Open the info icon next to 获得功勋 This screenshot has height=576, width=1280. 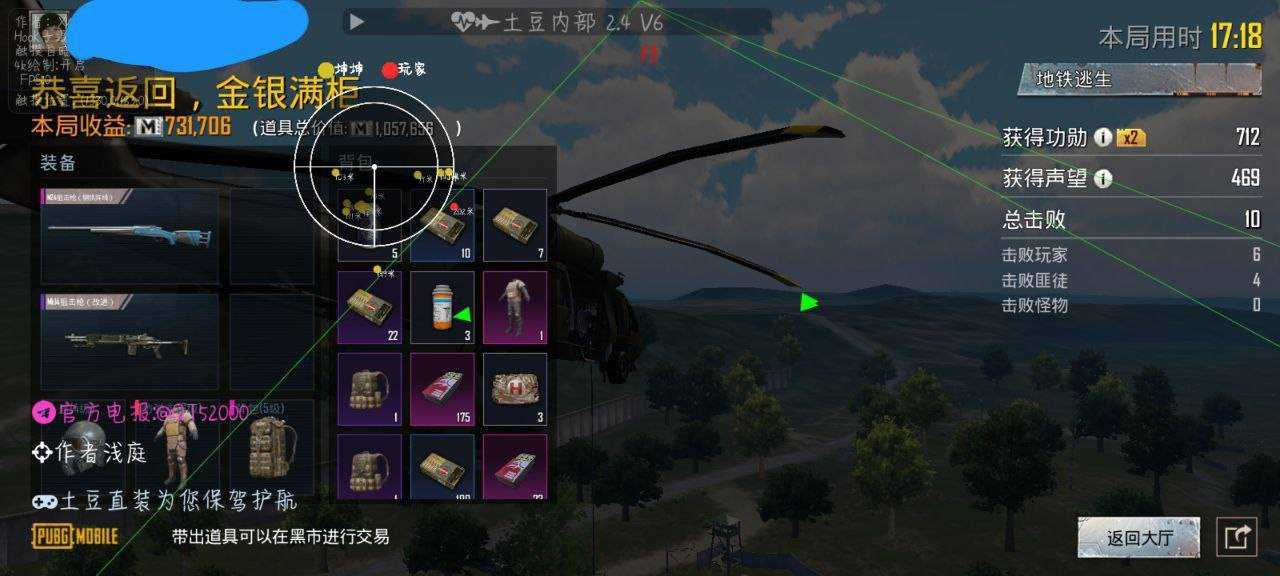coord(1103,138)
